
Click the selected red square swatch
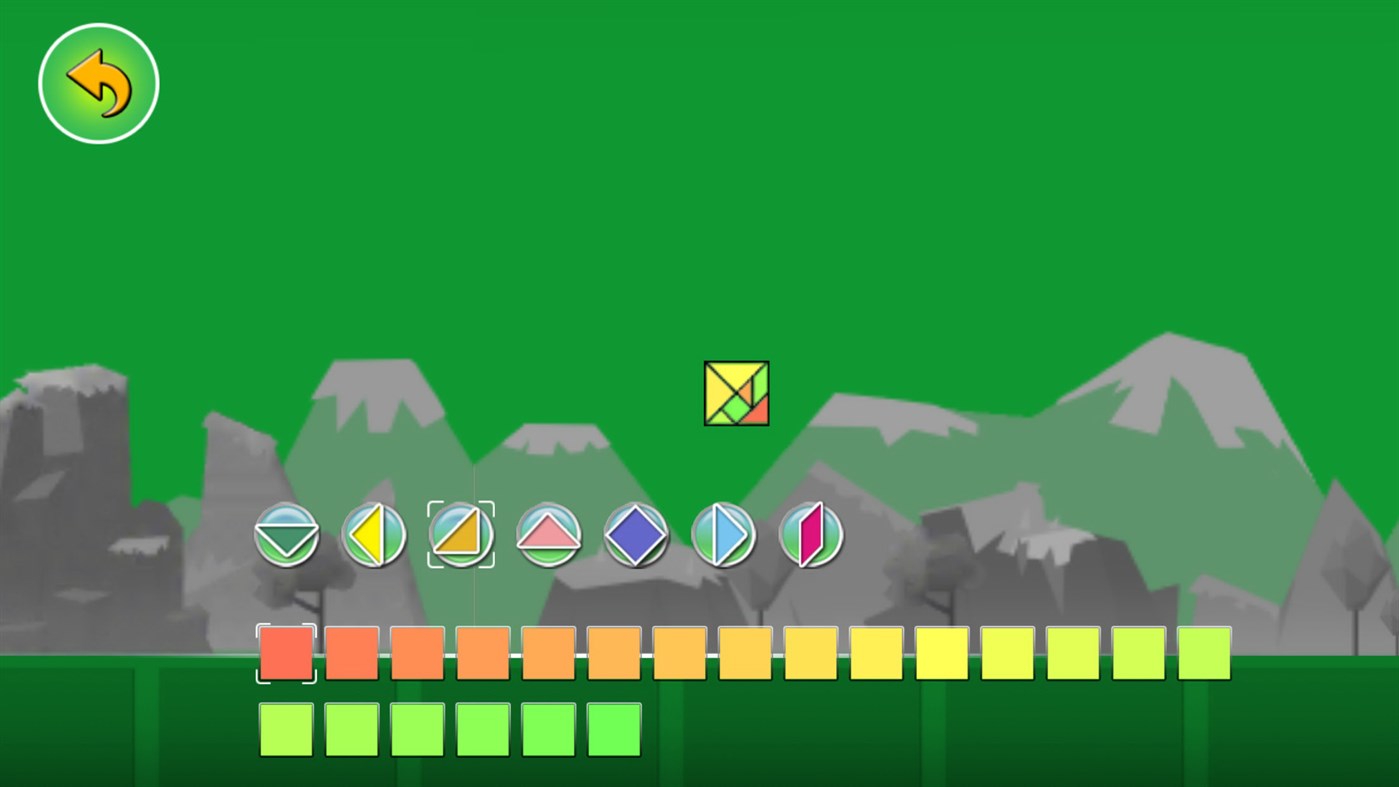pos(287,654)
